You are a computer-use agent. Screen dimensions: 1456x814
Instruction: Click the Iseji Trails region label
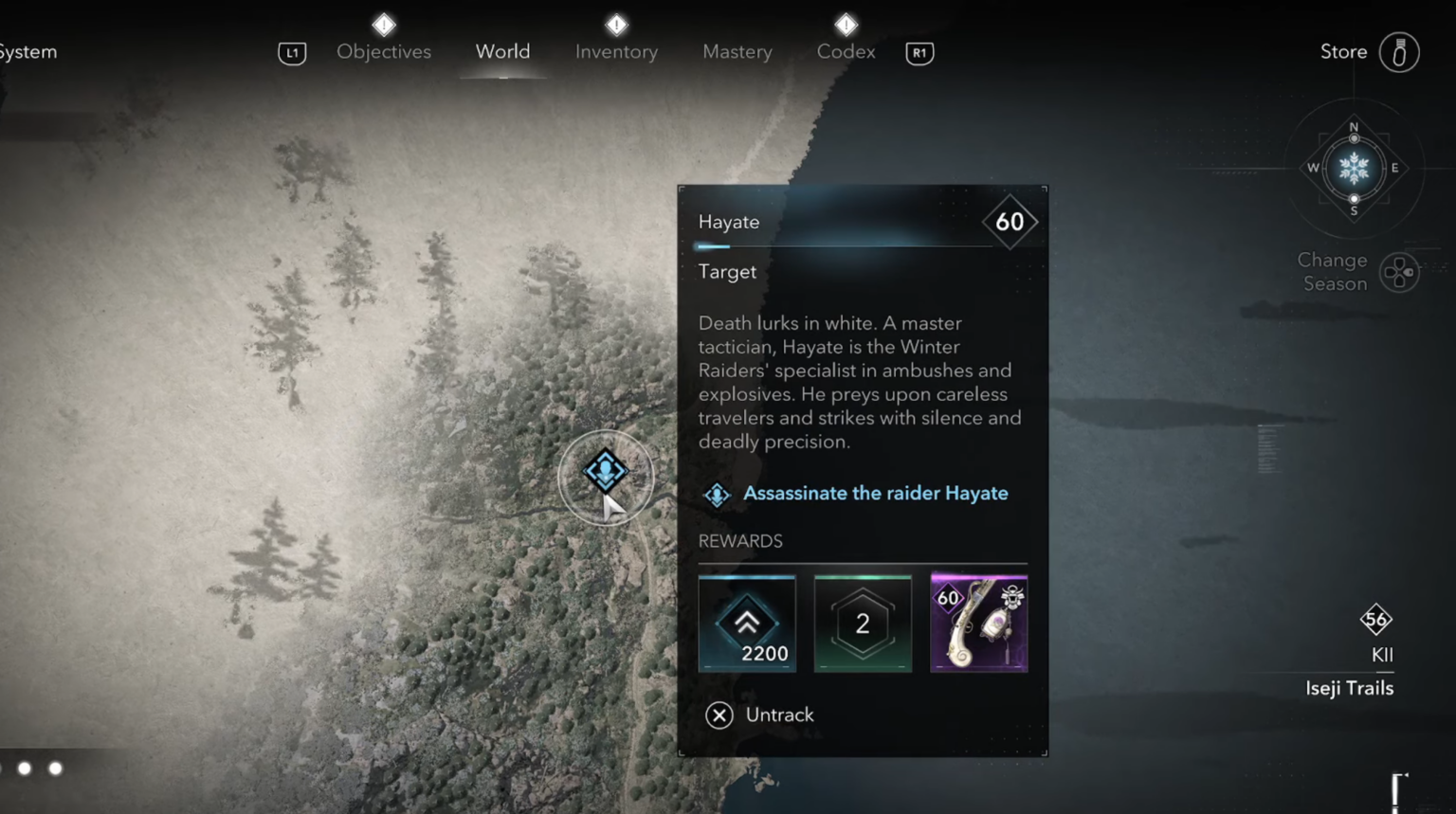[x=1349, y=688]
